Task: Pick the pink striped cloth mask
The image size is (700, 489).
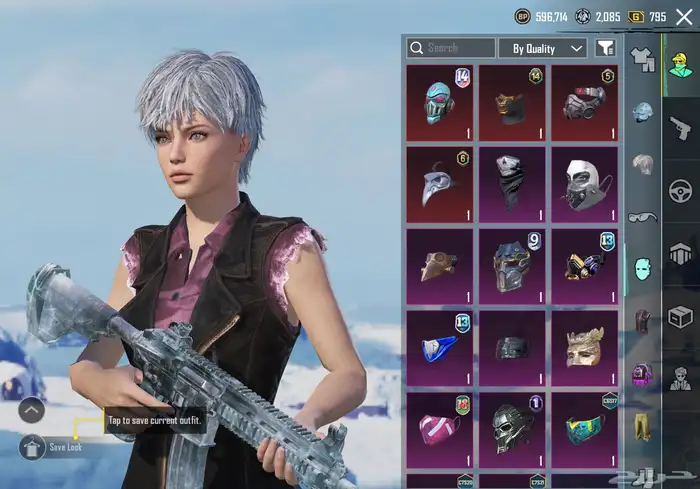Action: coord(440,428)
